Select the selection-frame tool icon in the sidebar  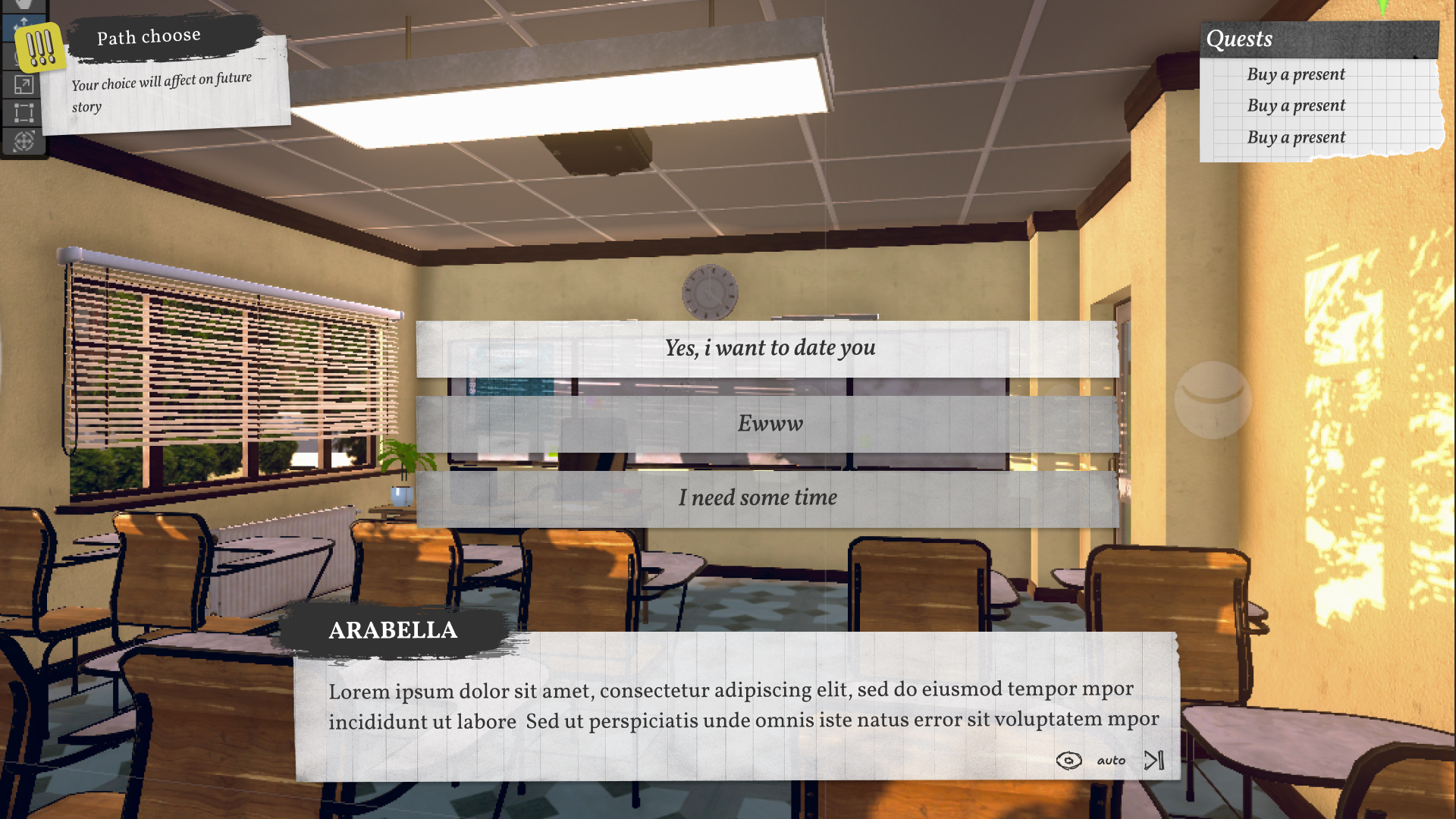point(23,113)
